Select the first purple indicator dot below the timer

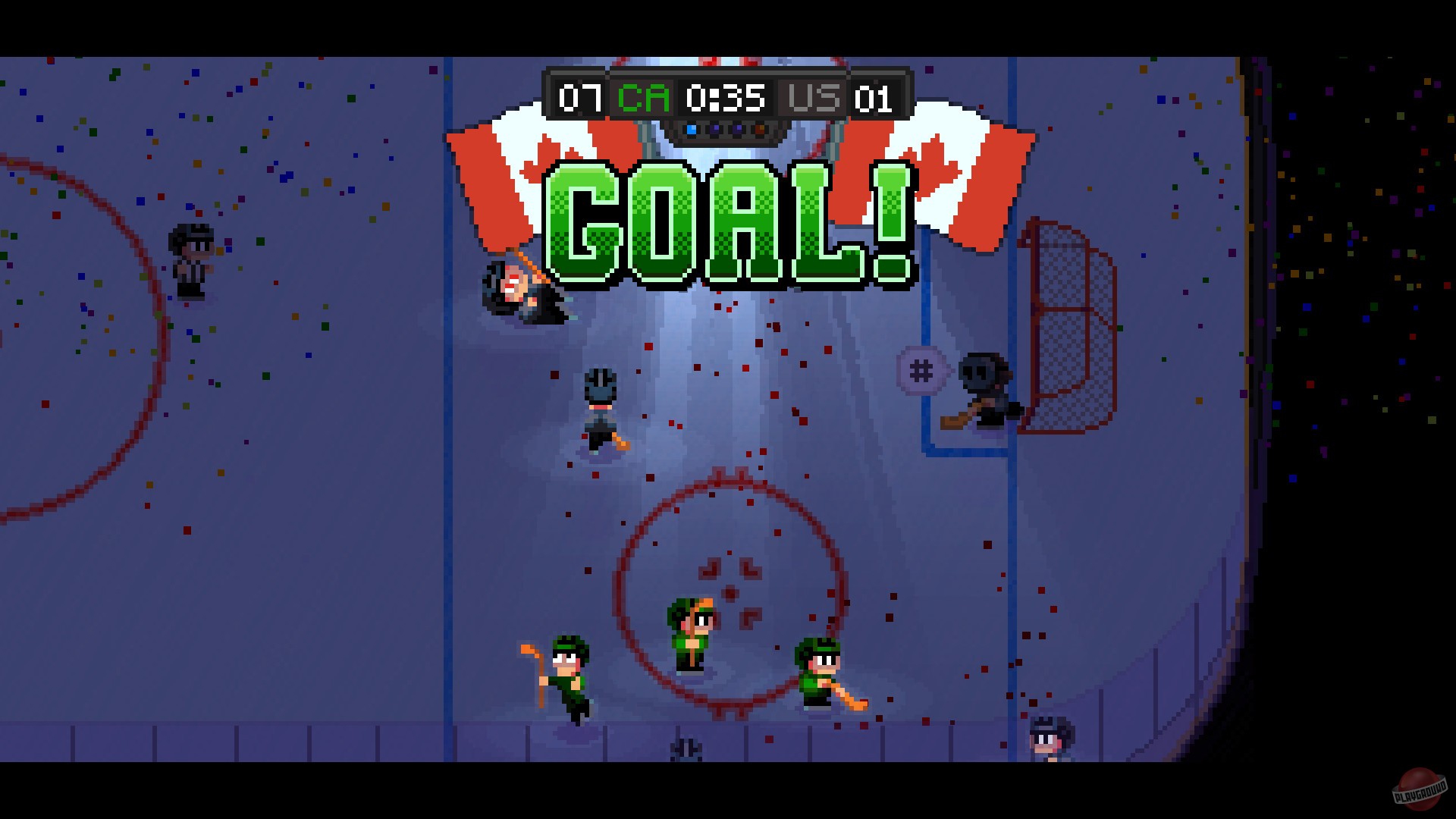(x=714, y=129)
